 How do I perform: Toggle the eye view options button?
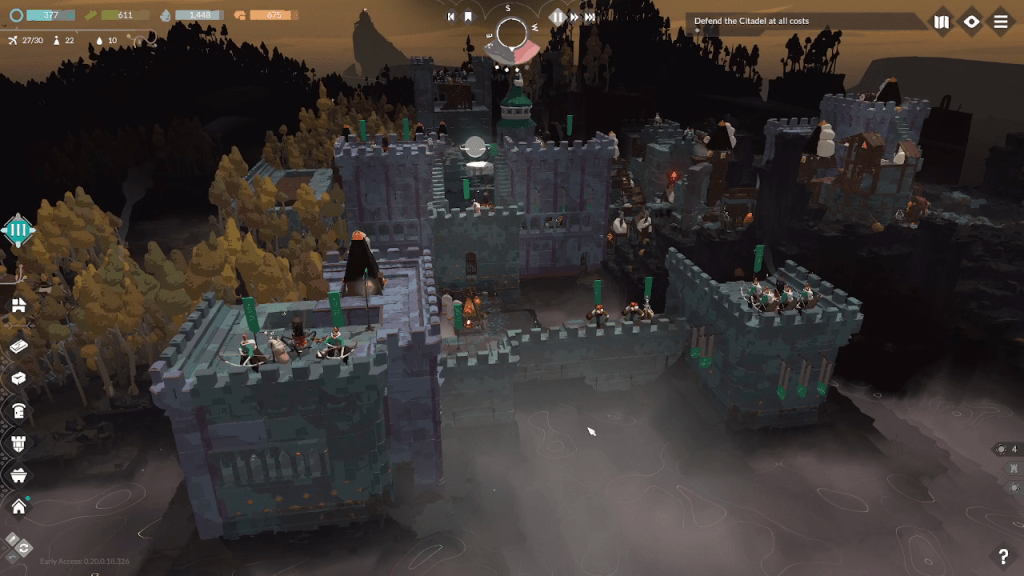(x=971, y=22)
